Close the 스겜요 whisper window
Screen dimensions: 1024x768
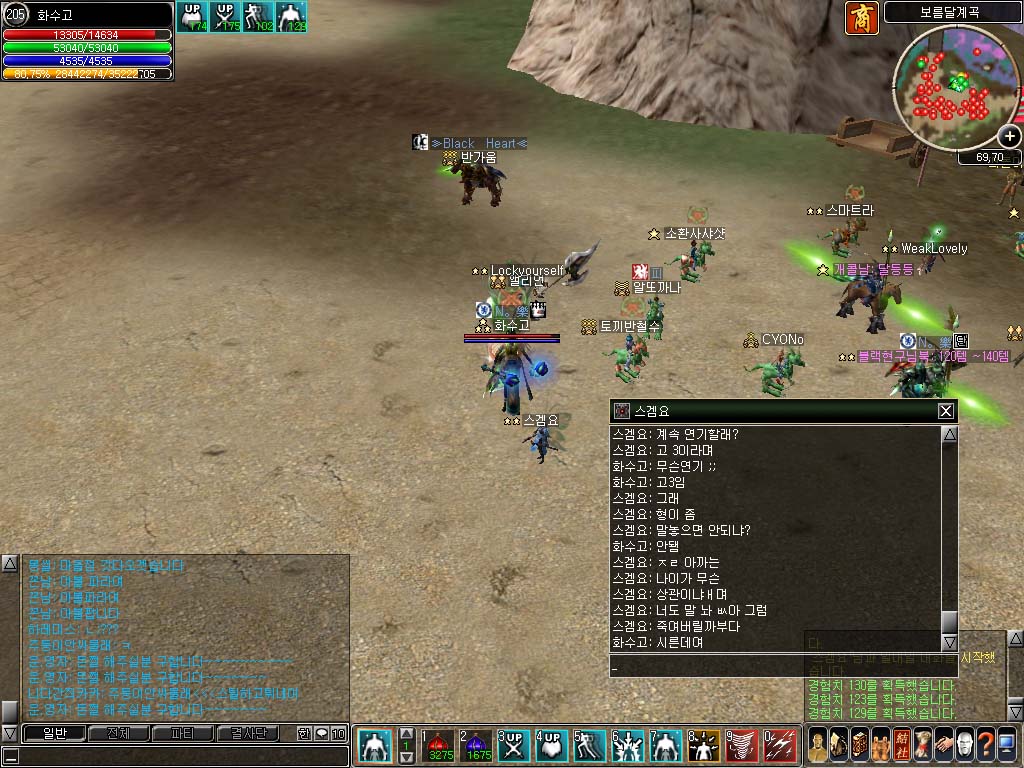click(x=945, y=411)
